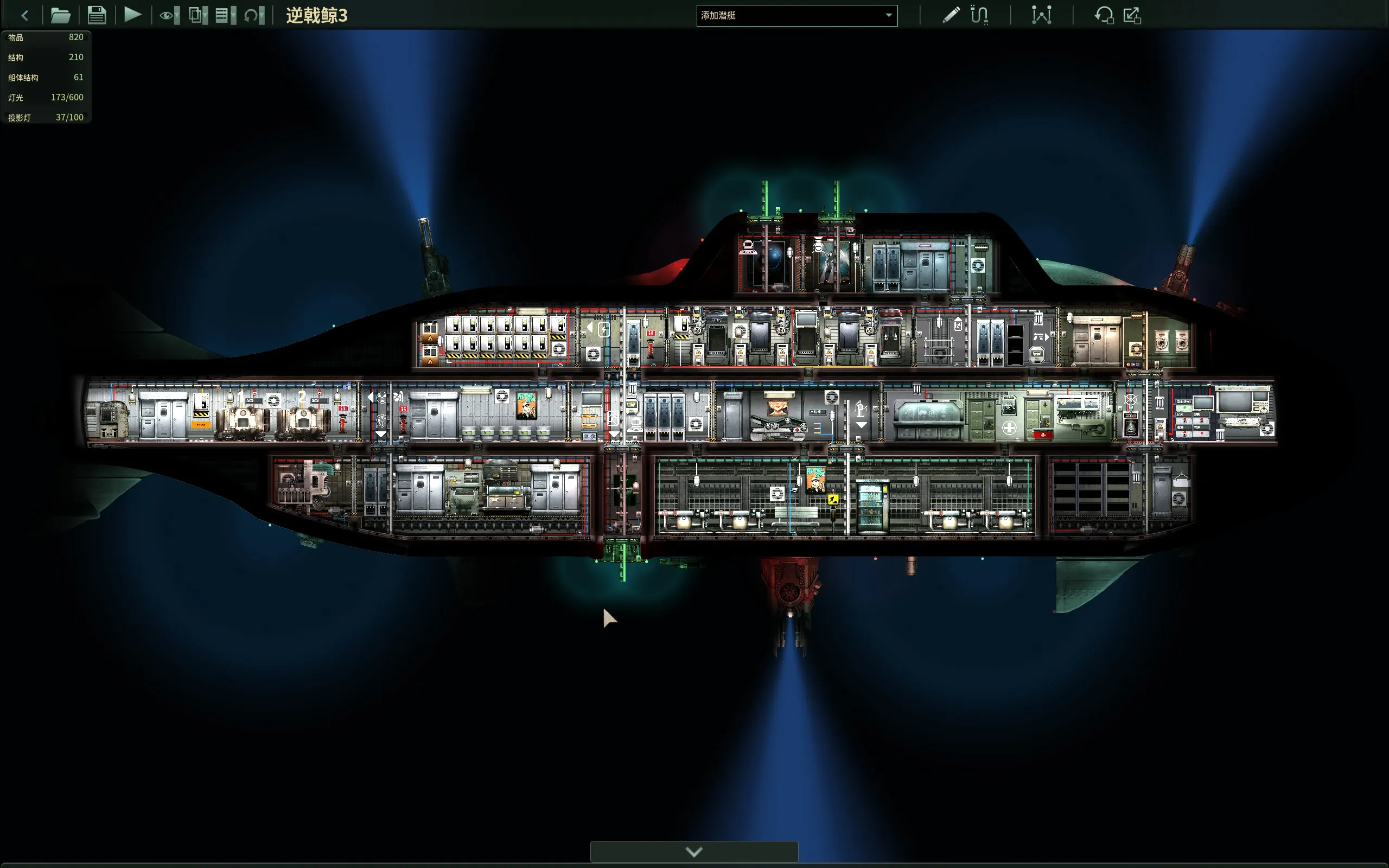Click the resize arrow with square icon
Image resolution: width=1389 pixels, height=868 pixels.
coord(1132,15)
